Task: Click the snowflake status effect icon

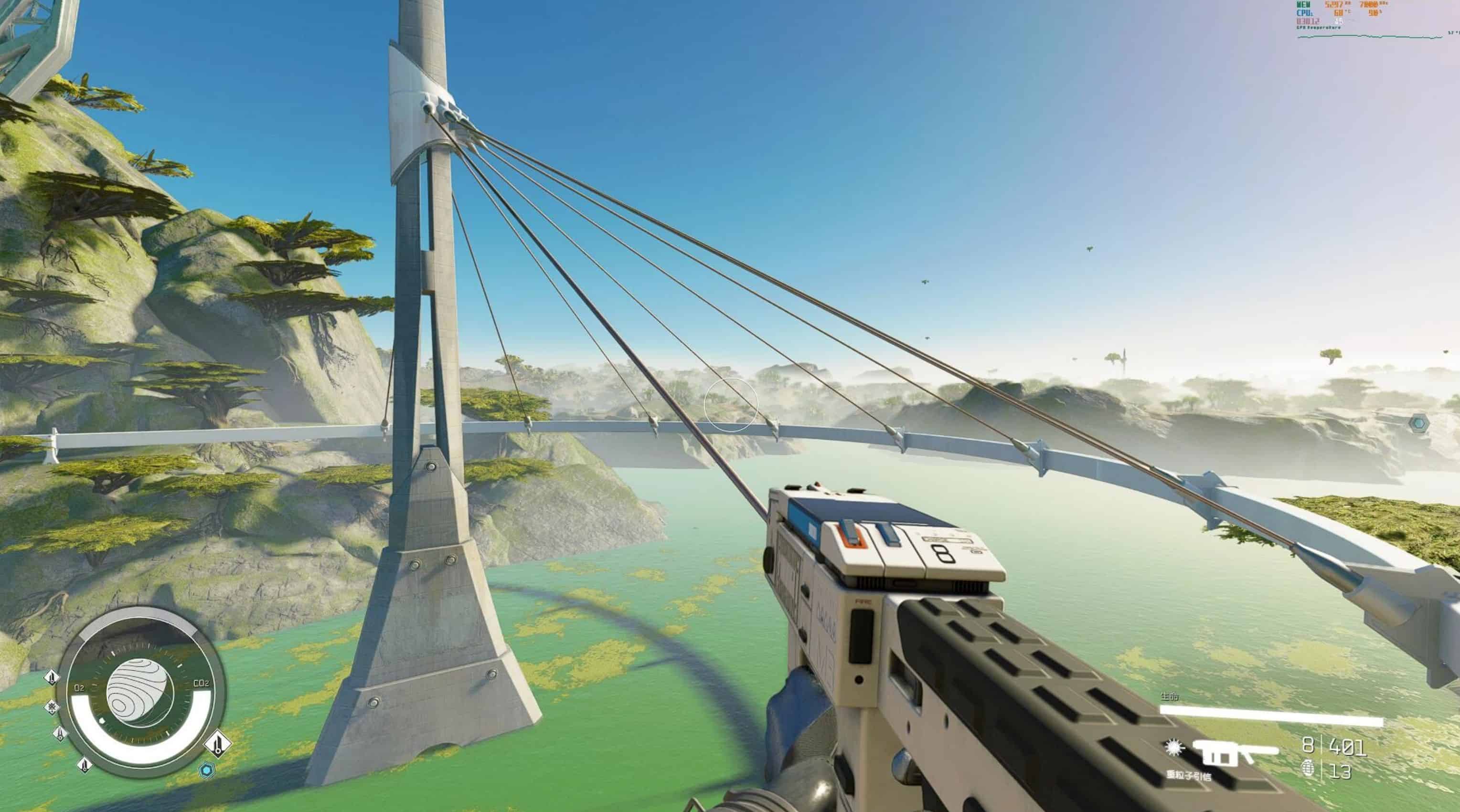Action: point(52,707)
